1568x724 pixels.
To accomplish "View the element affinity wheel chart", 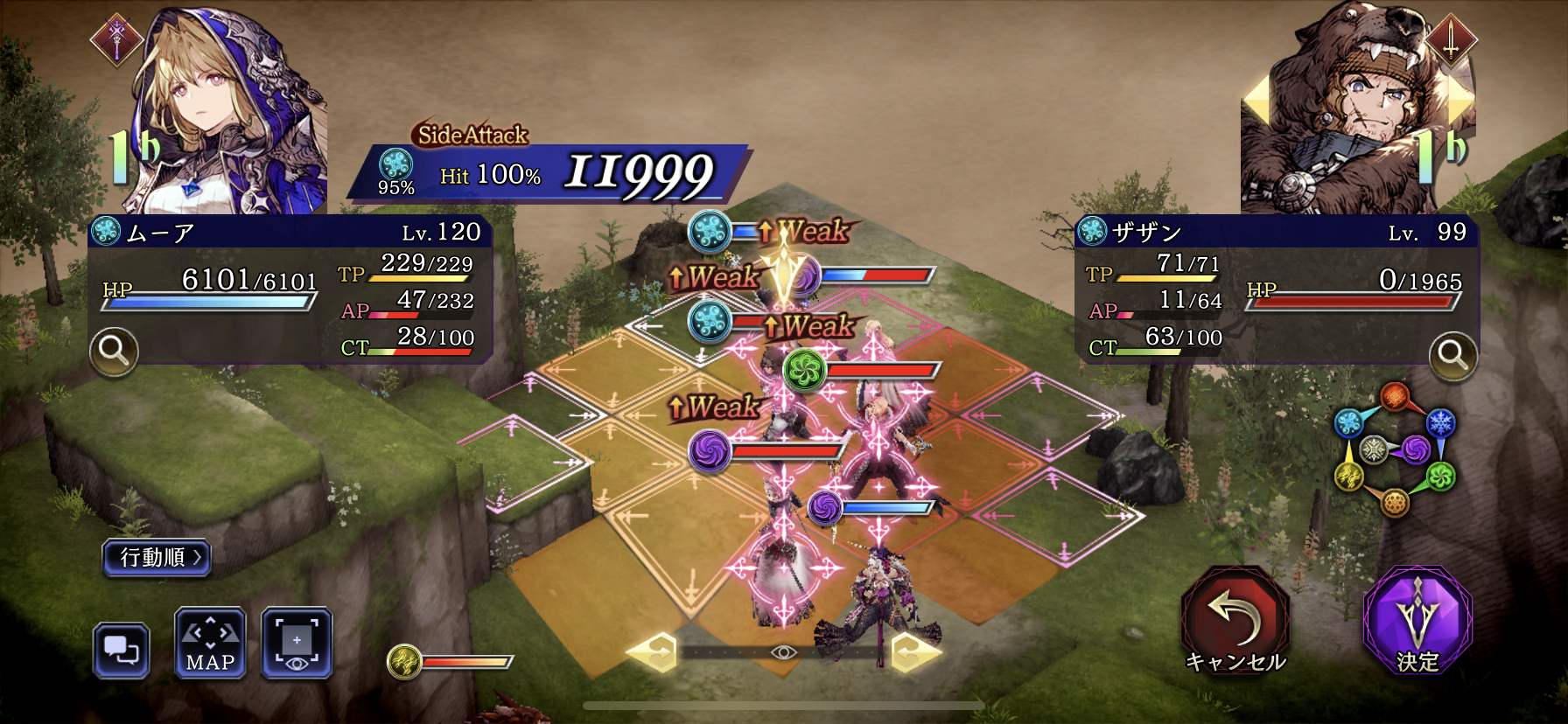I will (1393, 450).
